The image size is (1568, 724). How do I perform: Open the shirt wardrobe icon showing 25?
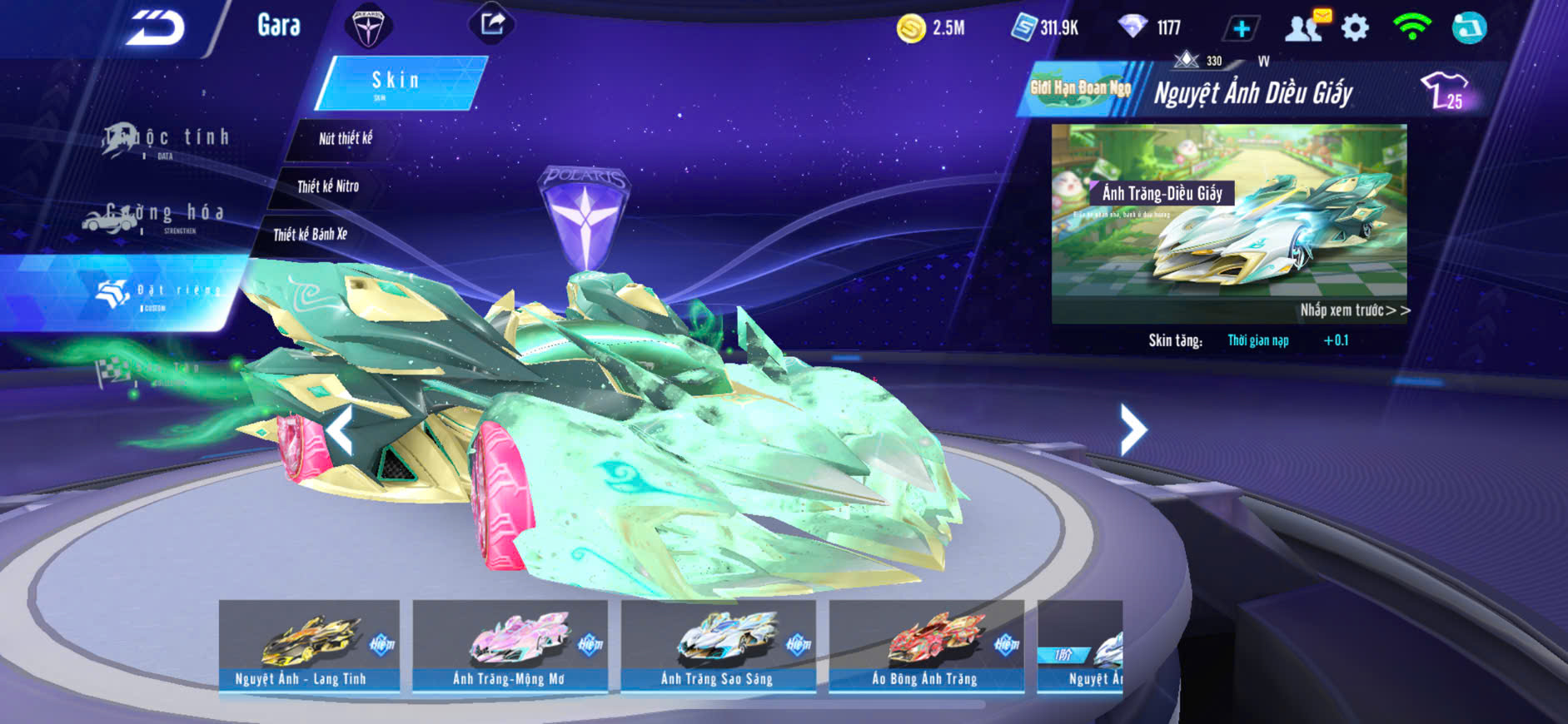(1445, 91)
